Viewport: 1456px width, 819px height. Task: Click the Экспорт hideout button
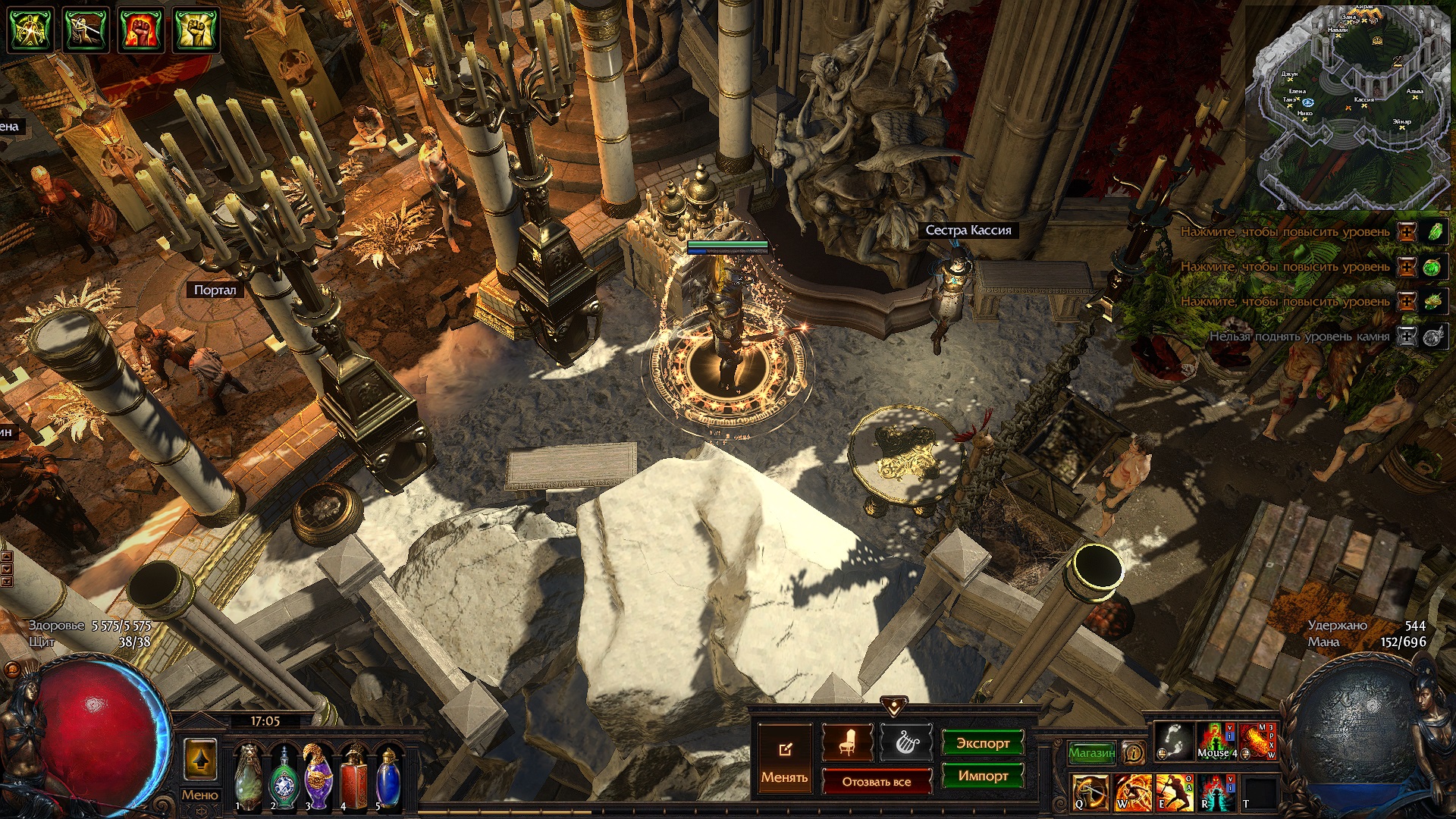click(x=982, y=743)
